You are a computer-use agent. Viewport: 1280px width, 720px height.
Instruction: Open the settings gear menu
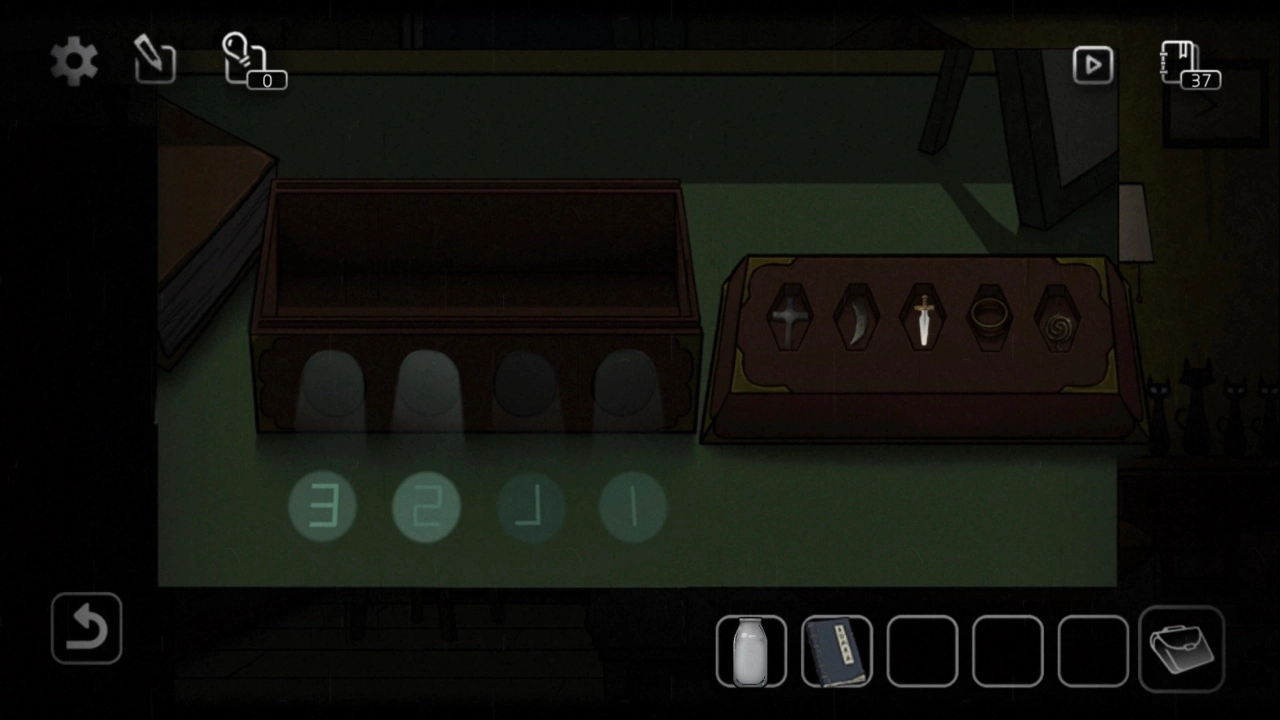(x=75, y=63)
